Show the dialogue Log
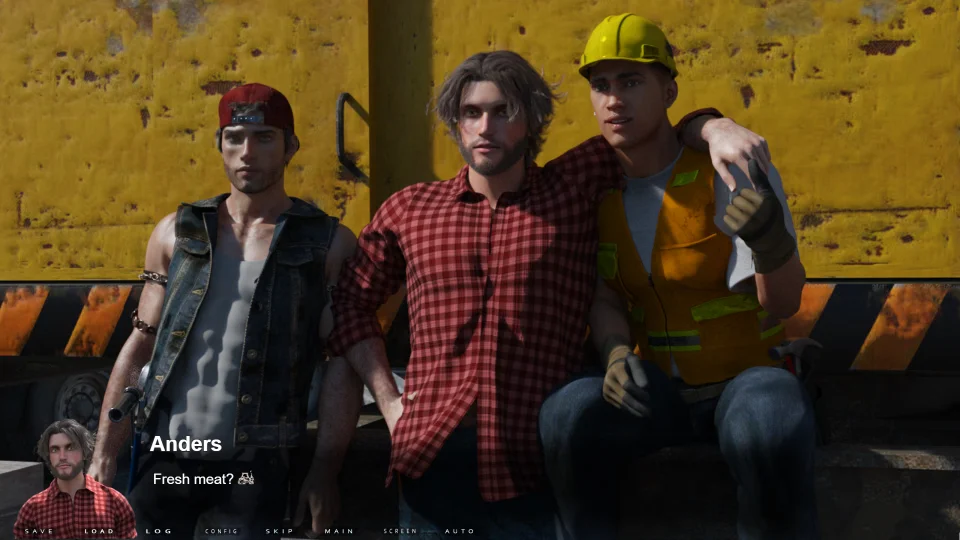960x540 pixels. pos(159,531)
